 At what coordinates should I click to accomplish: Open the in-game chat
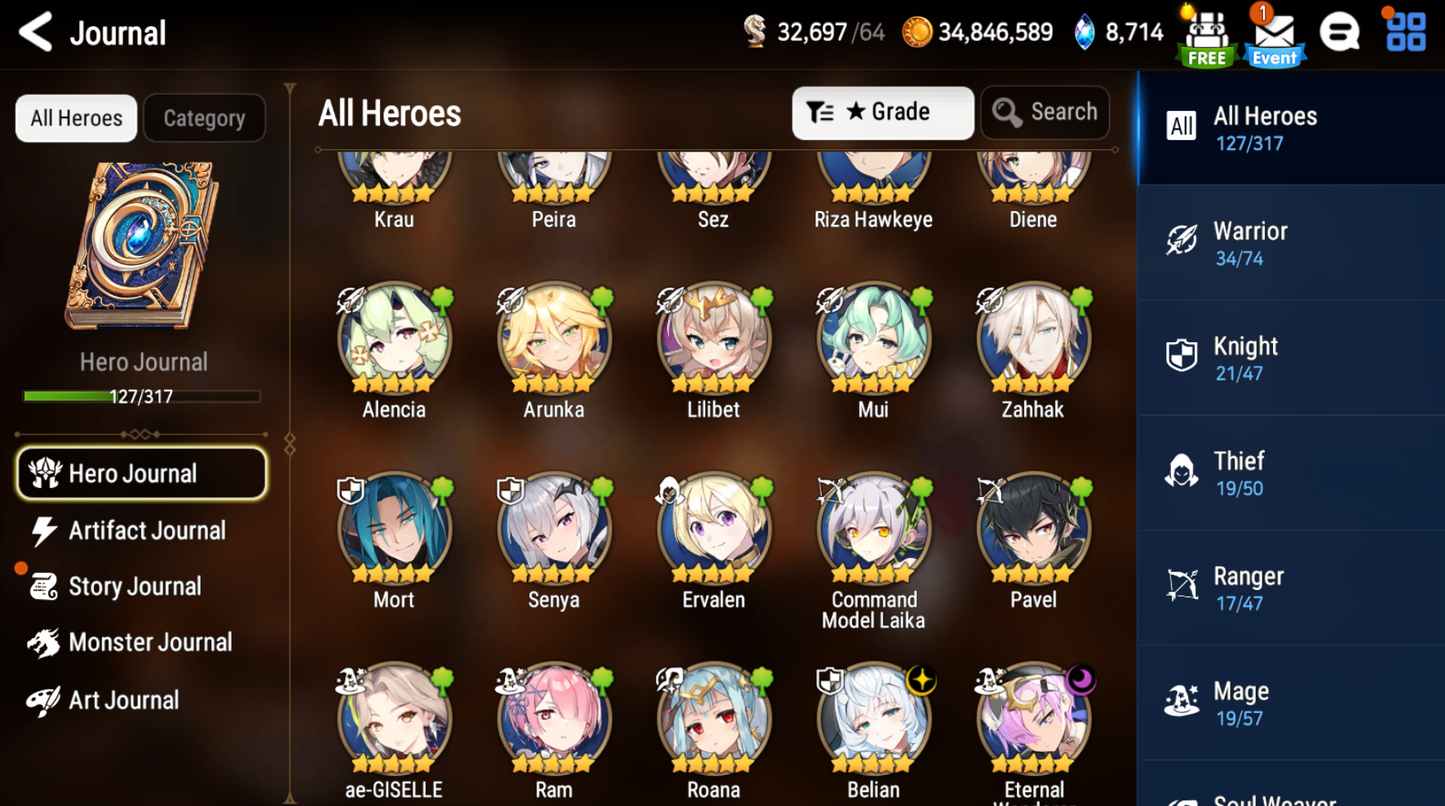point(1340,31)
